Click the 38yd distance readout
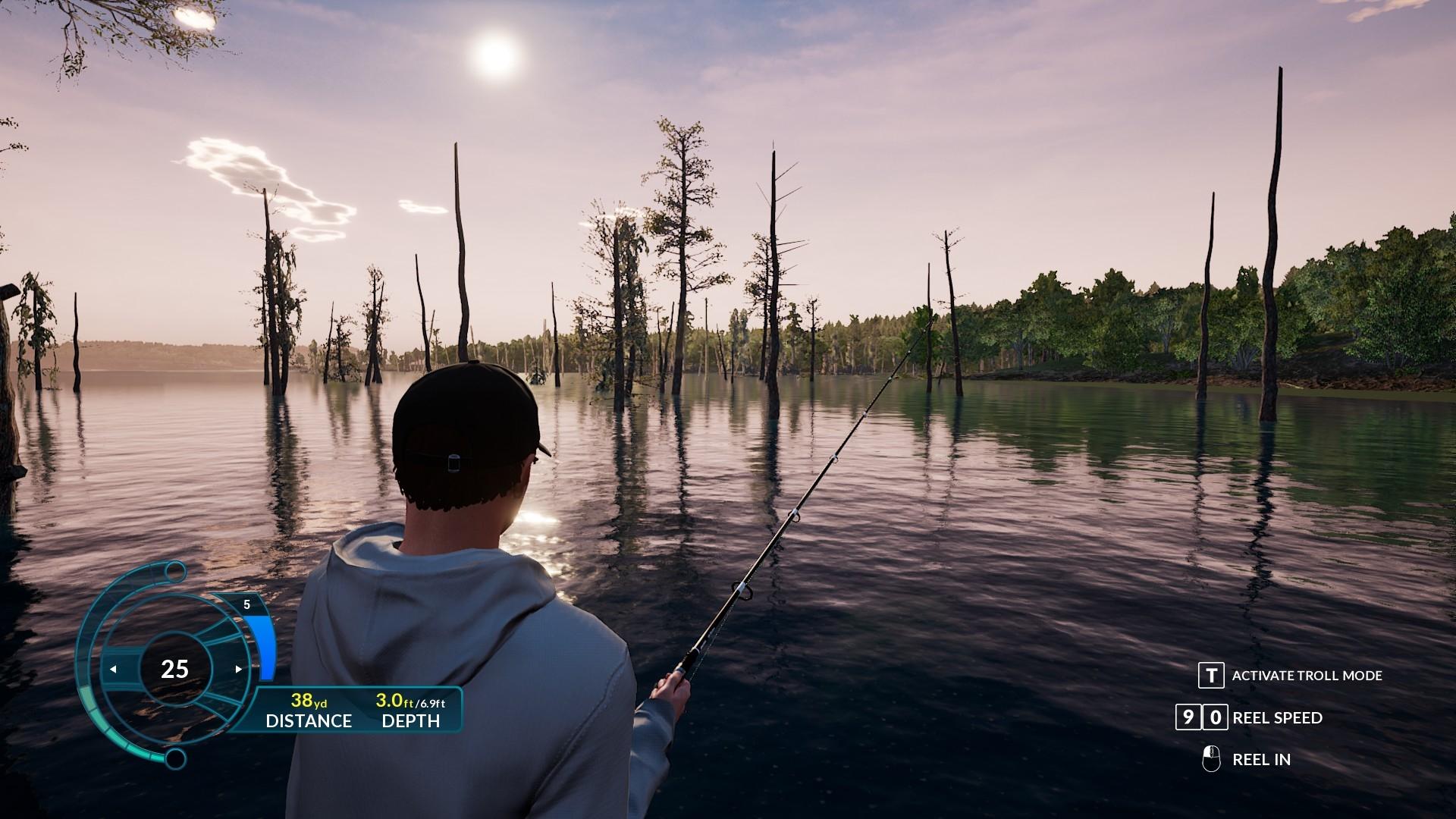The height and width of the screenshot is (819, 1456). (309, 702)
